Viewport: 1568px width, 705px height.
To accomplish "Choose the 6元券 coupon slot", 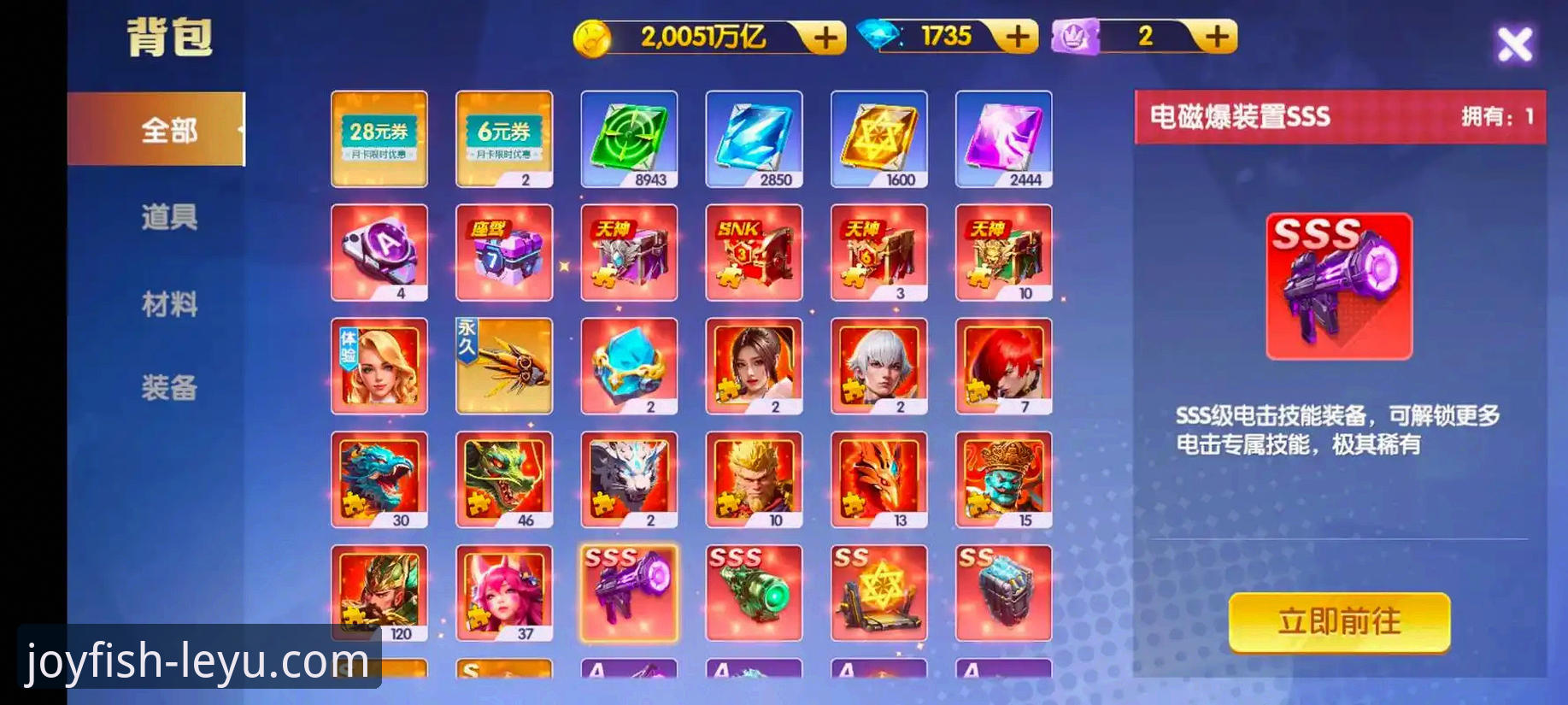I will click(x=504, y=138).
